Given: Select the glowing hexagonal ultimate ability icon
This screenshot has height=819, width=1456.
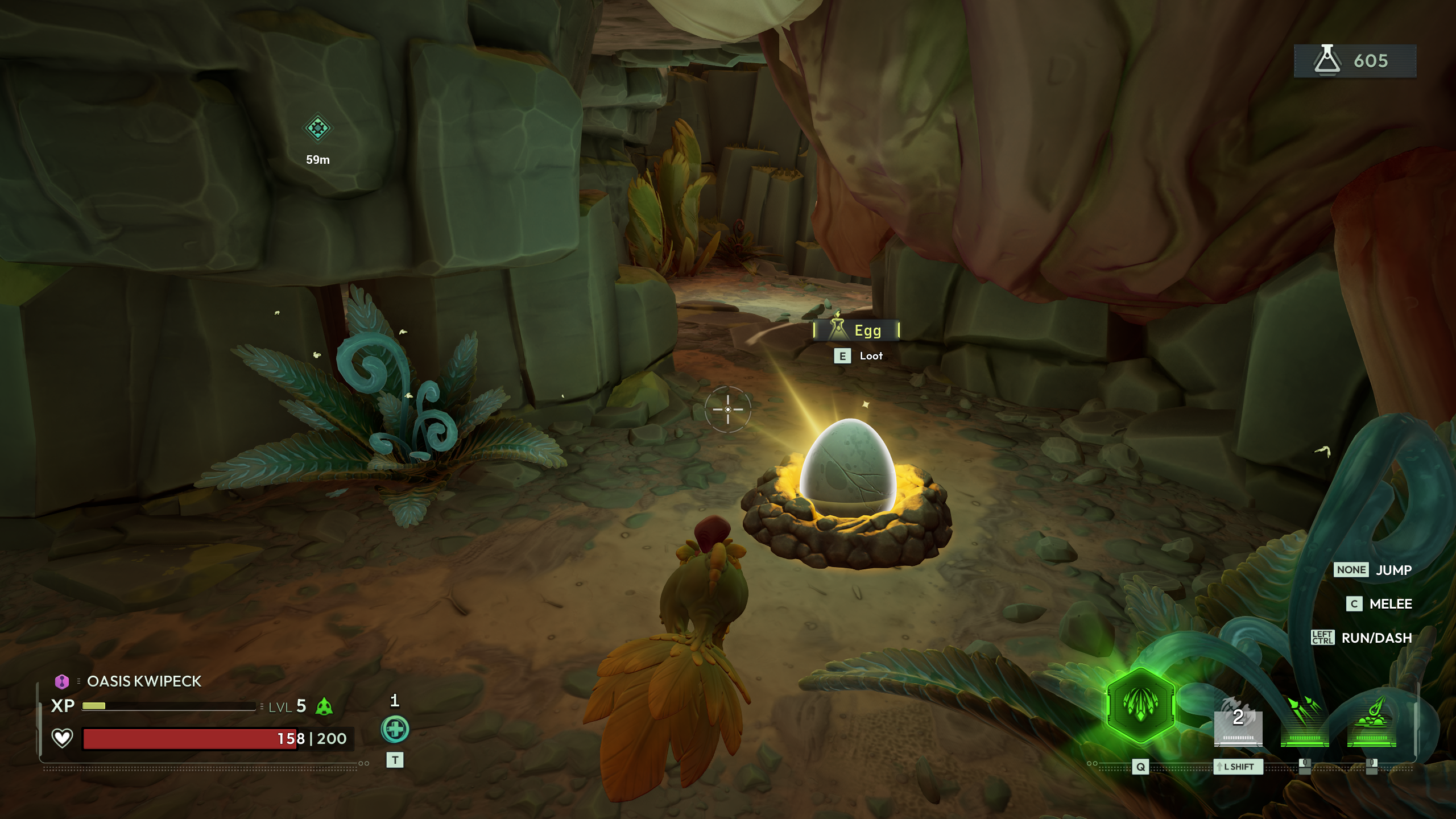Looking at the screenshot, I should (x=1140, y=705).
